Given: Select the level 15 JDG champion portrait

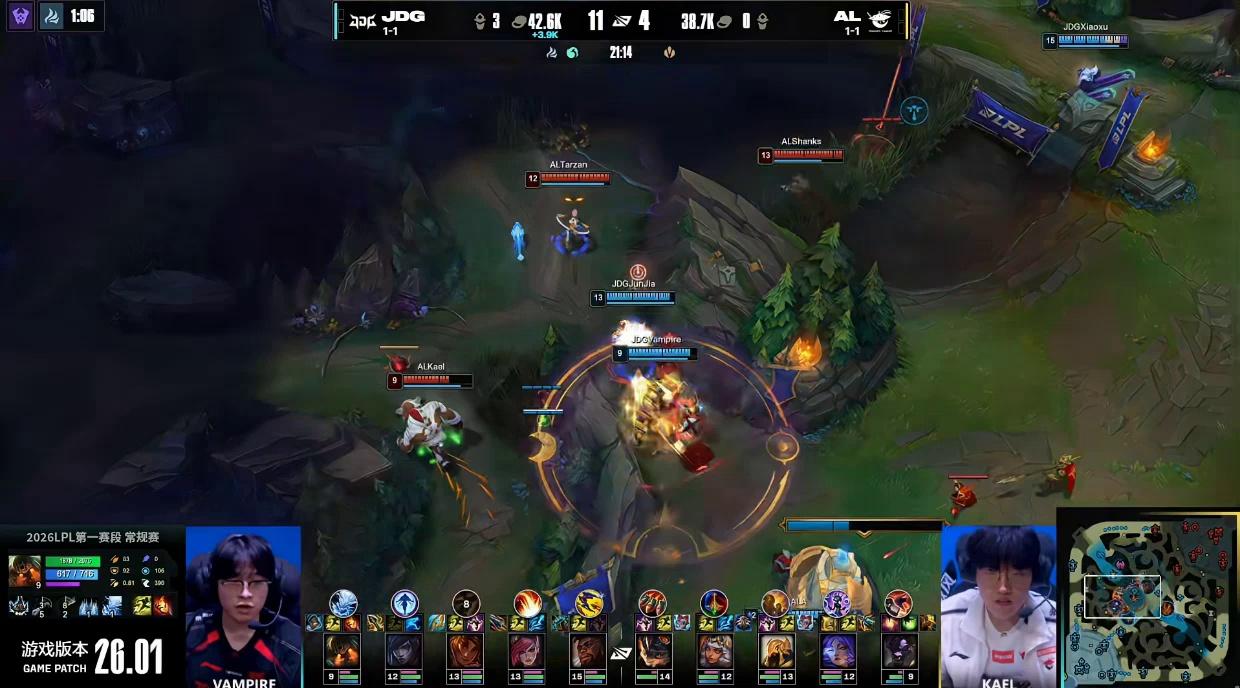Looking at the screenshot, I should [x=590, y=651].
